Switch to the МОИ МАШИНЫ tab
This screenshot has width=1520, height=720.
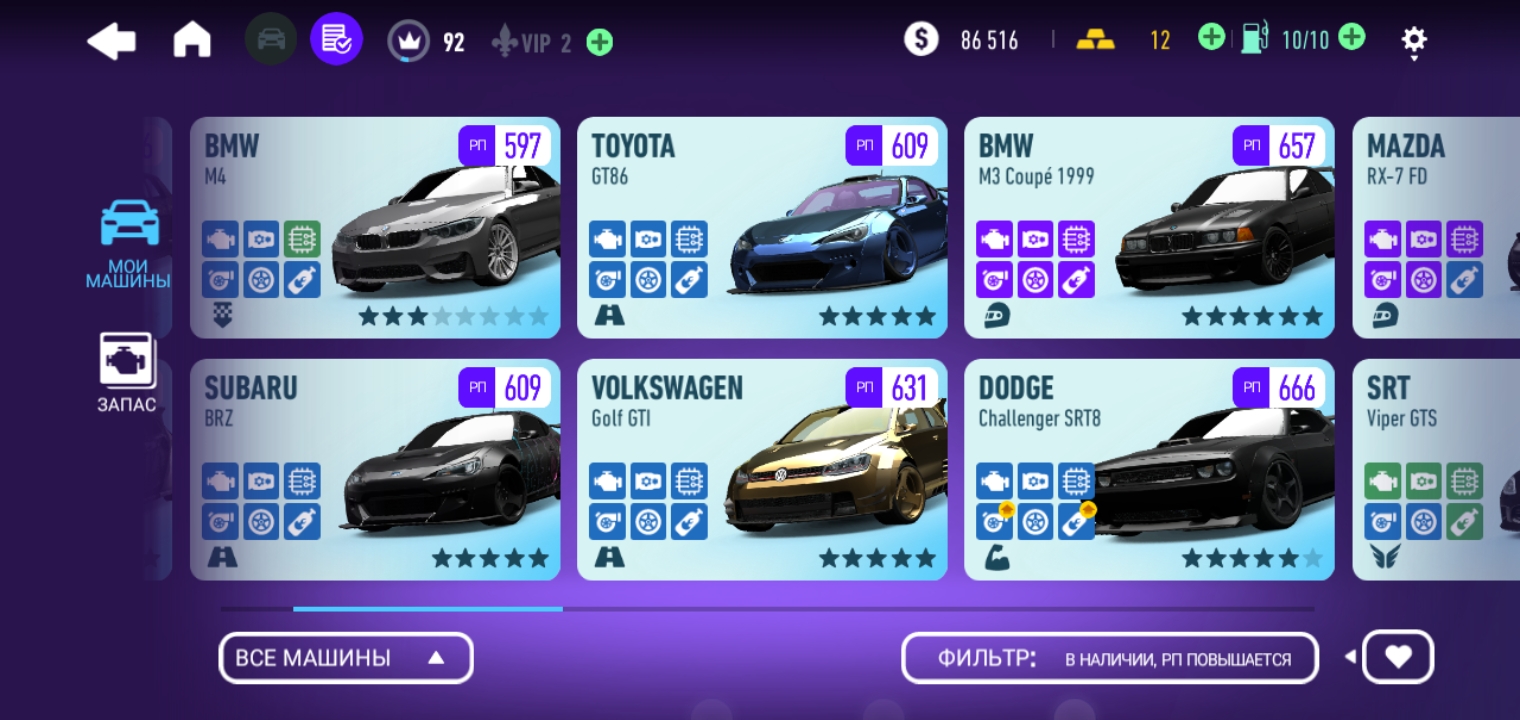129,245
